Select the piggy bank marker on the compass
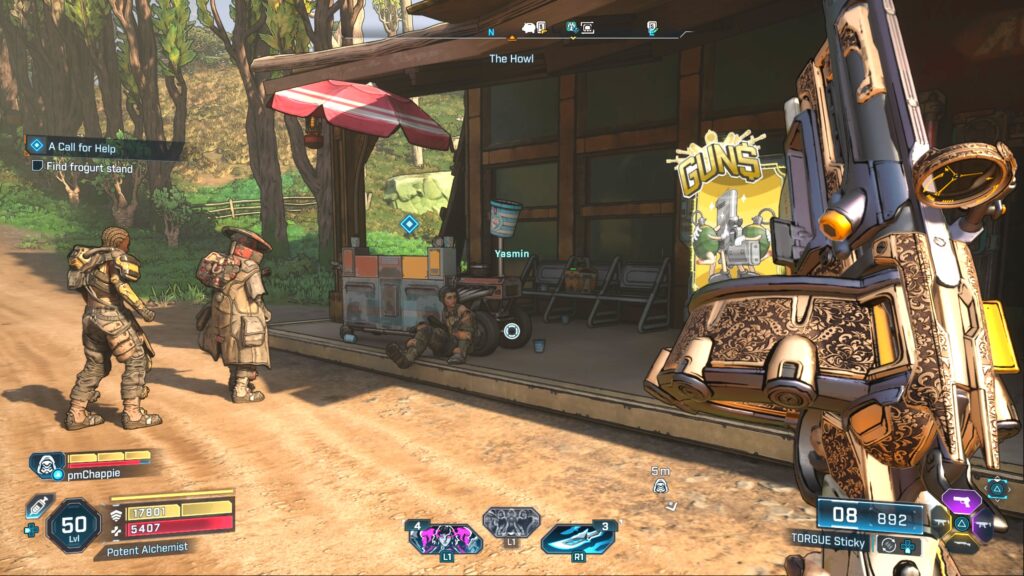The width and height of the screenshot is (1024, 576). [x=530, y=28]
